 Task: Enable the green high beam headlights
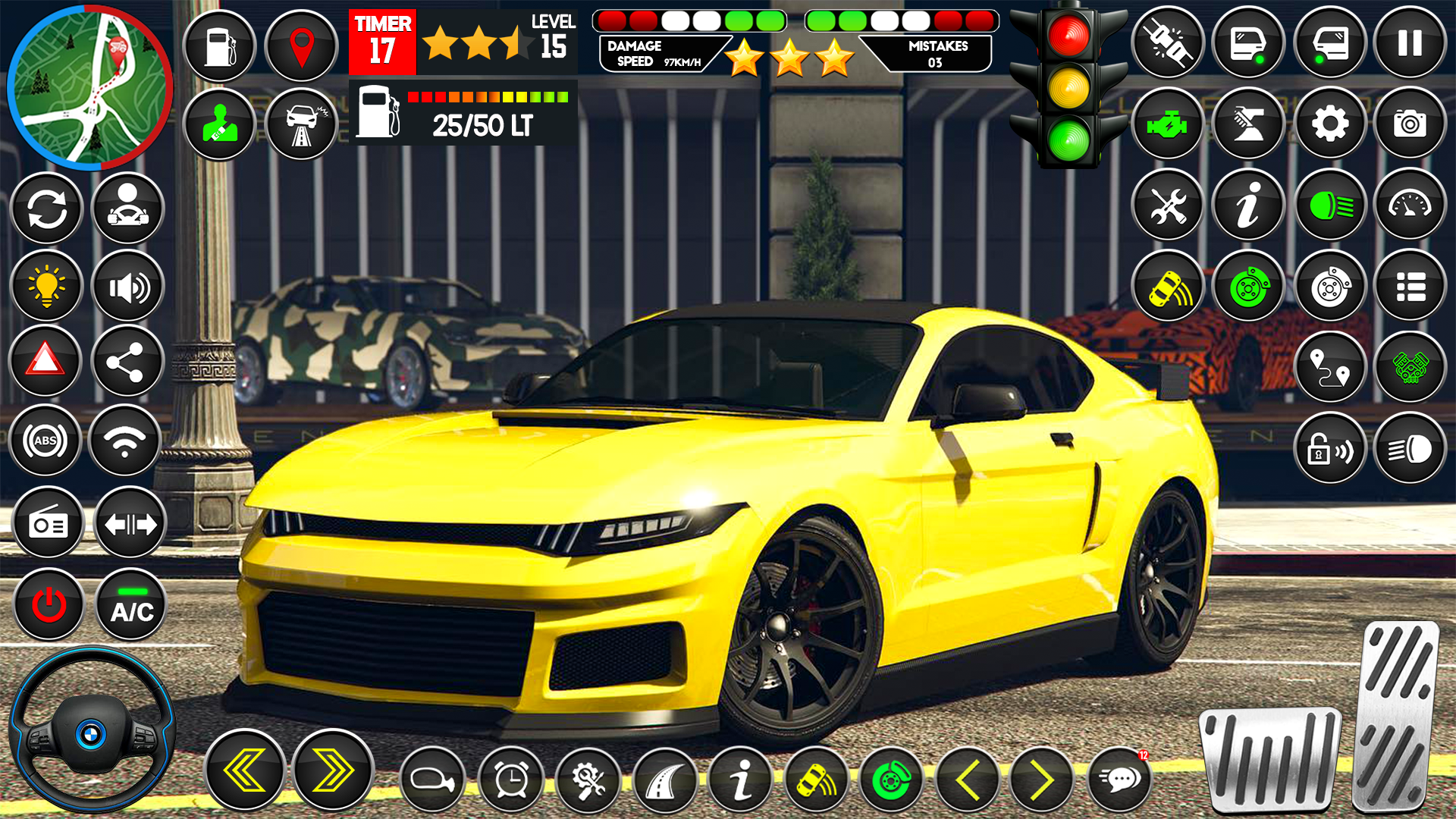click(x=1329, y=205)
